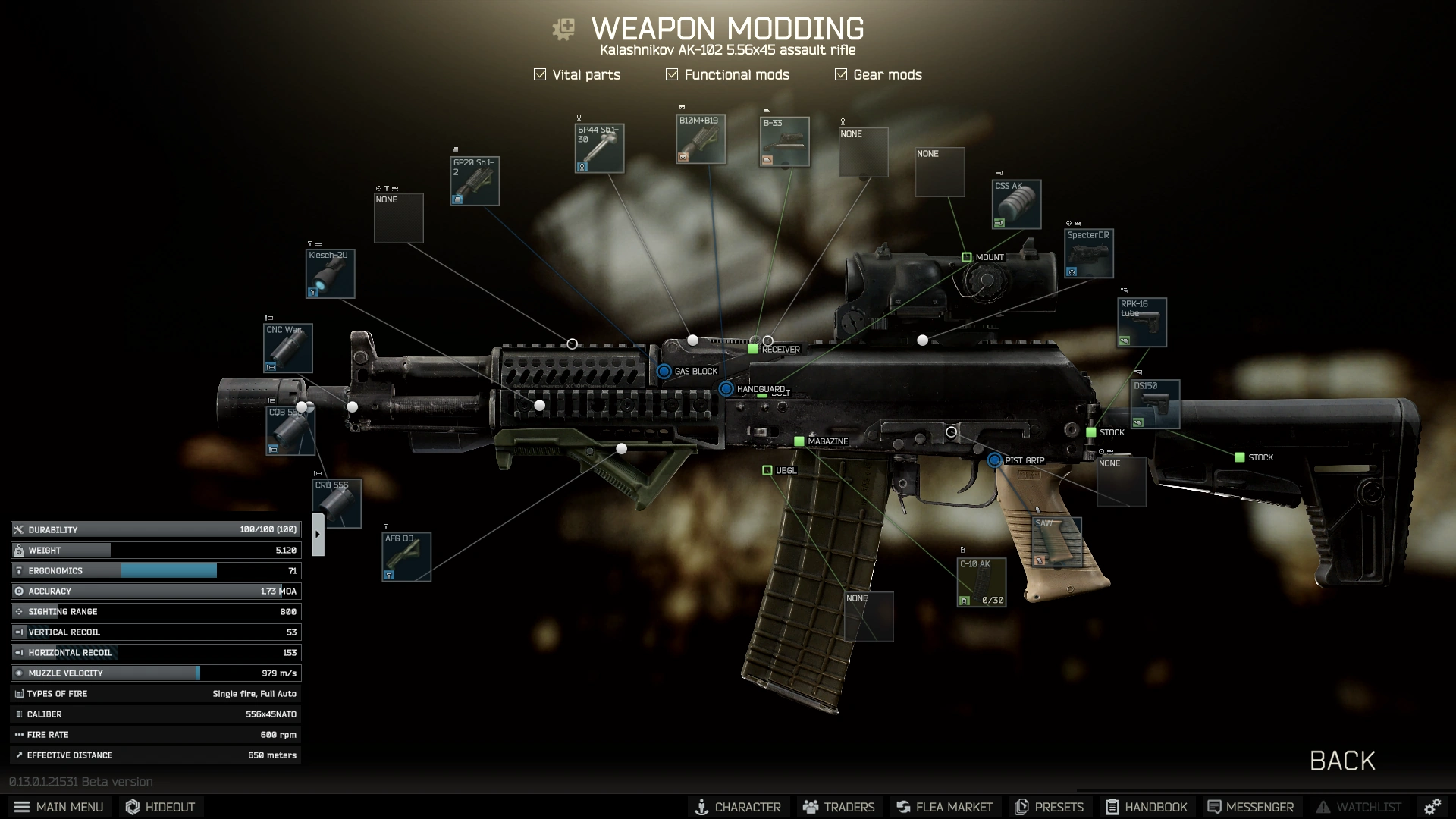Open the PIST. GRIP slot selector
The height and width of the screenshot is (819, 1456).
[994, 460]
